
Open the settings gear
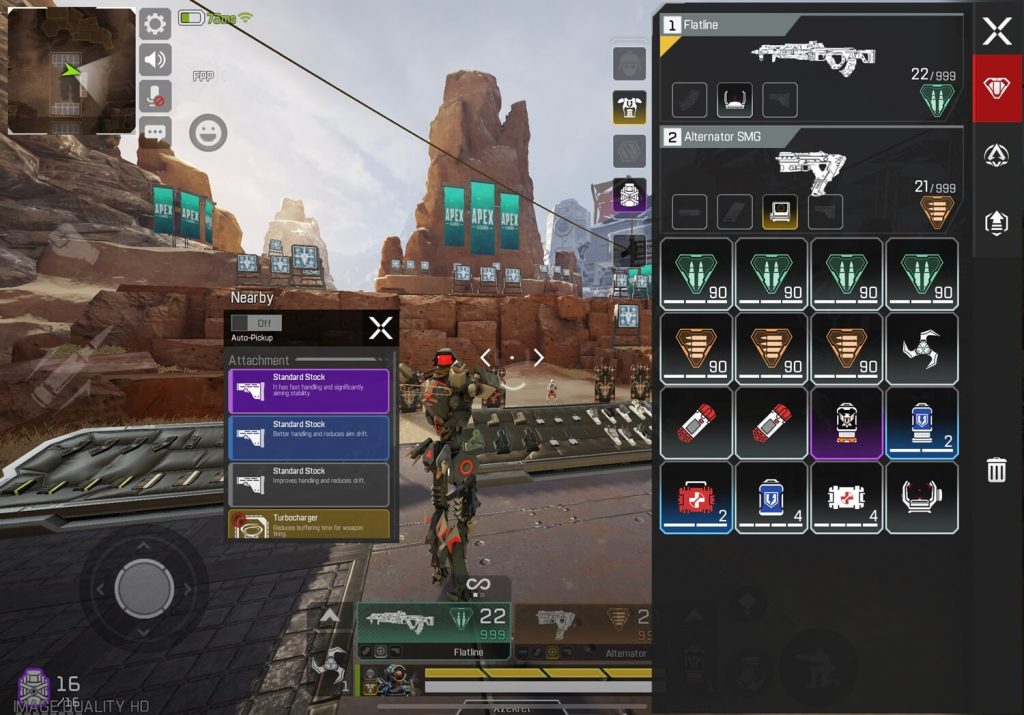click(x=155, y=24)
